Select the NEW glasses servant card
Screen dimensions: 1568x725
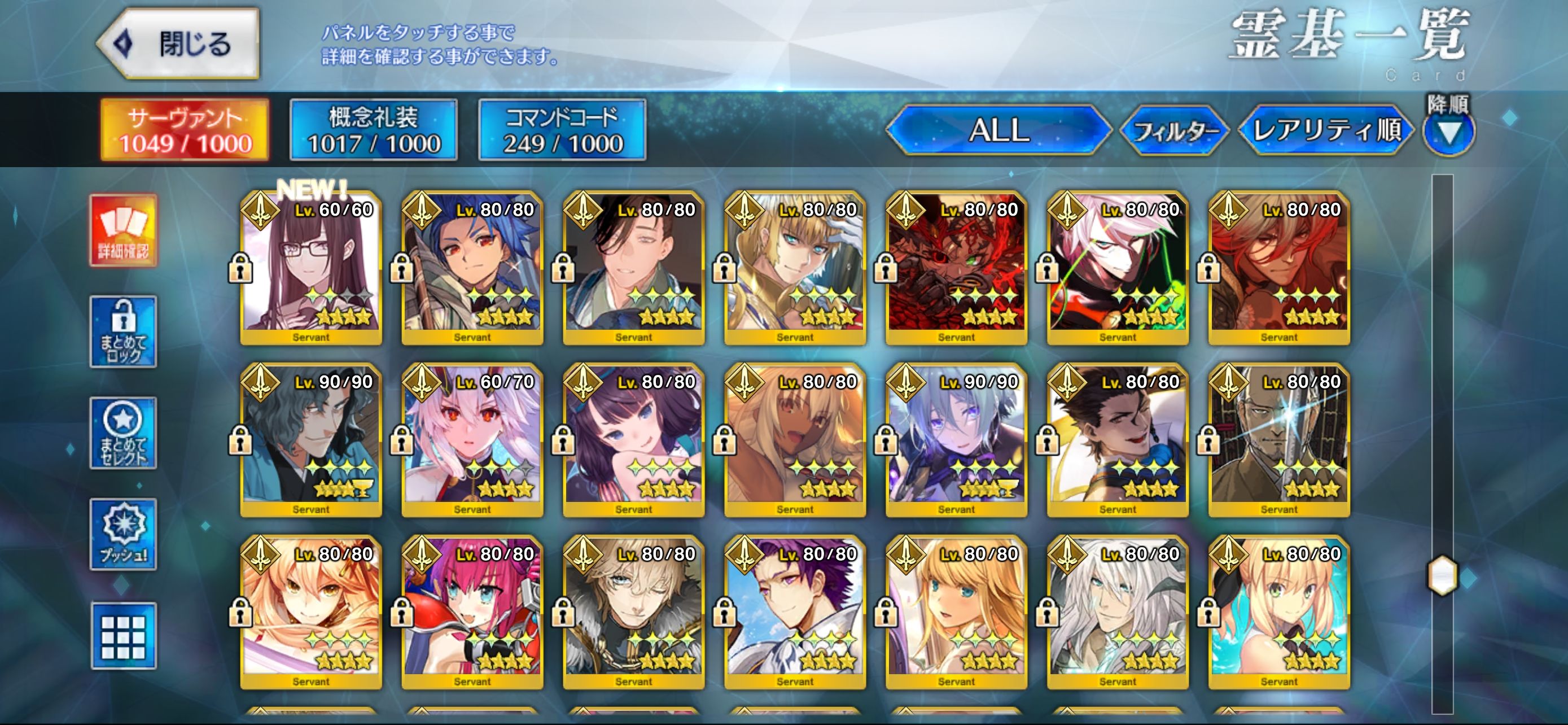tap(311, 268)
